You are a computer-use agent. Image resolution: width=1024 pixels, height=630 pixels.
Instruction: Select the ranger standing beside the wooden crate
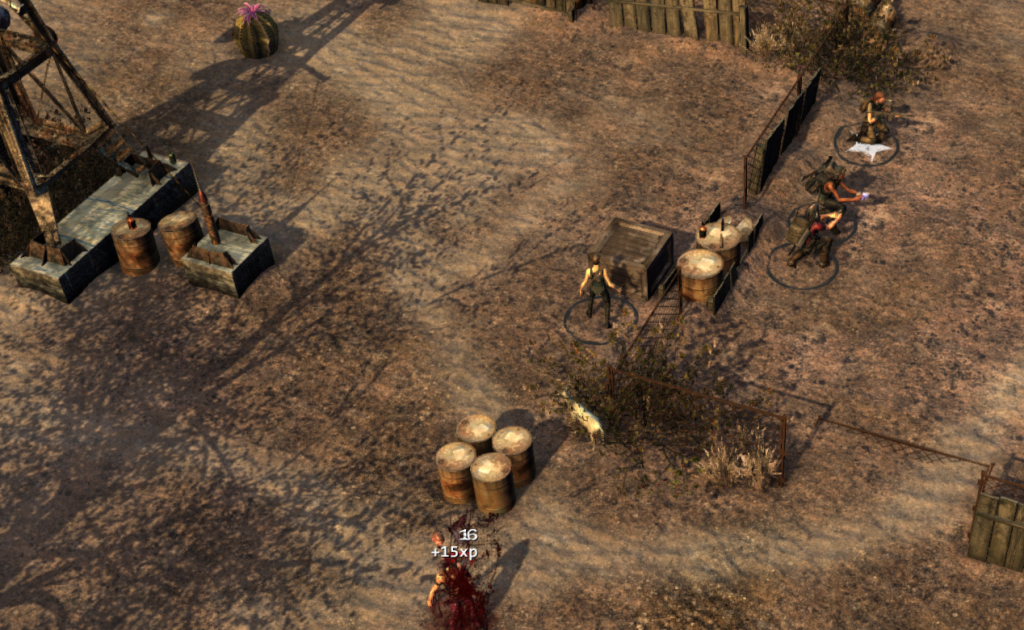pos(598,289)
